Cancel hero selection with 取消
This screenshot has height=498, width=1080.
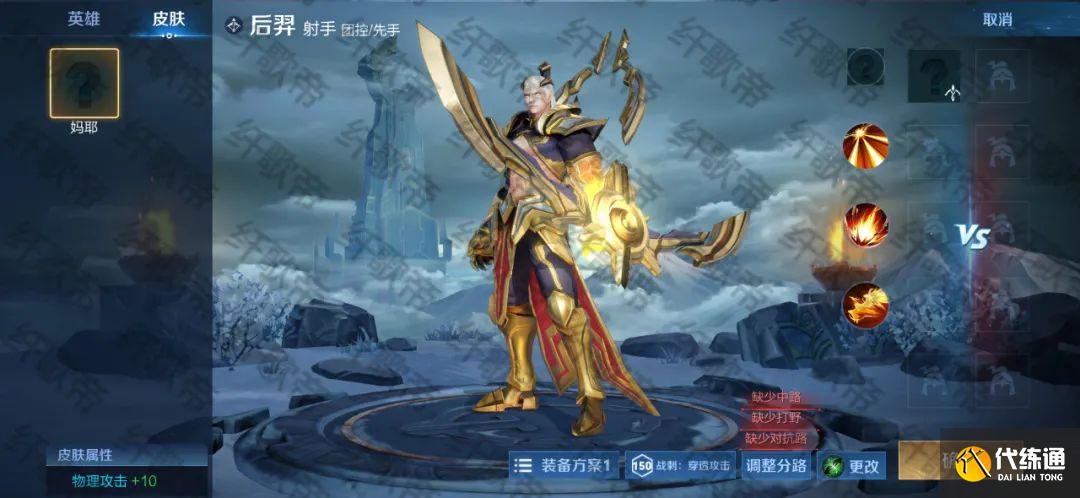pyautogui.click(x=997, y=19)
